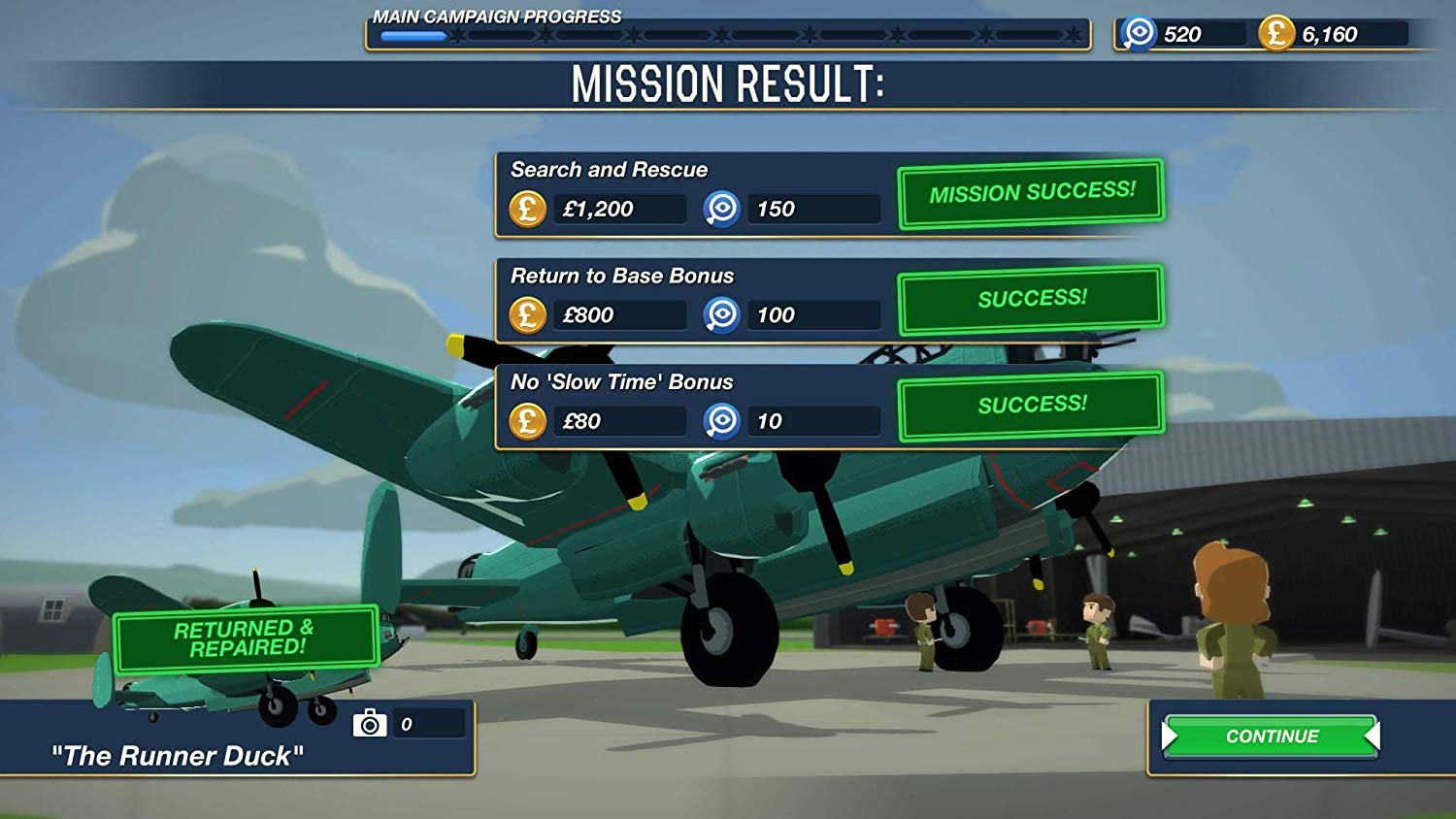Viewport: 1456px width, 819px height.
Task: Click the intel icon beside the 10 value
Action: pyautogui.click(x=721, y=421)
